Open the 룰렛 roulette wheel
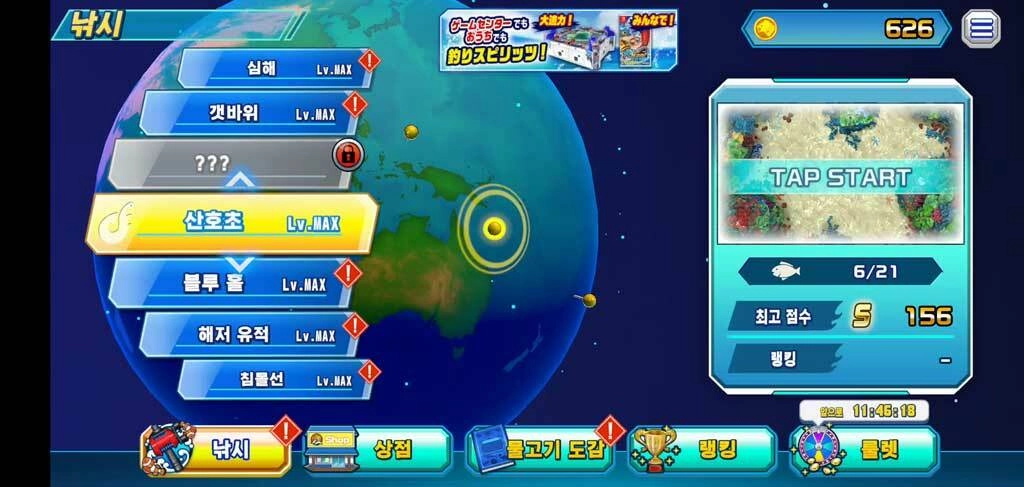The width and height of the screenshot is (1024, 487). tap(865, 450)
